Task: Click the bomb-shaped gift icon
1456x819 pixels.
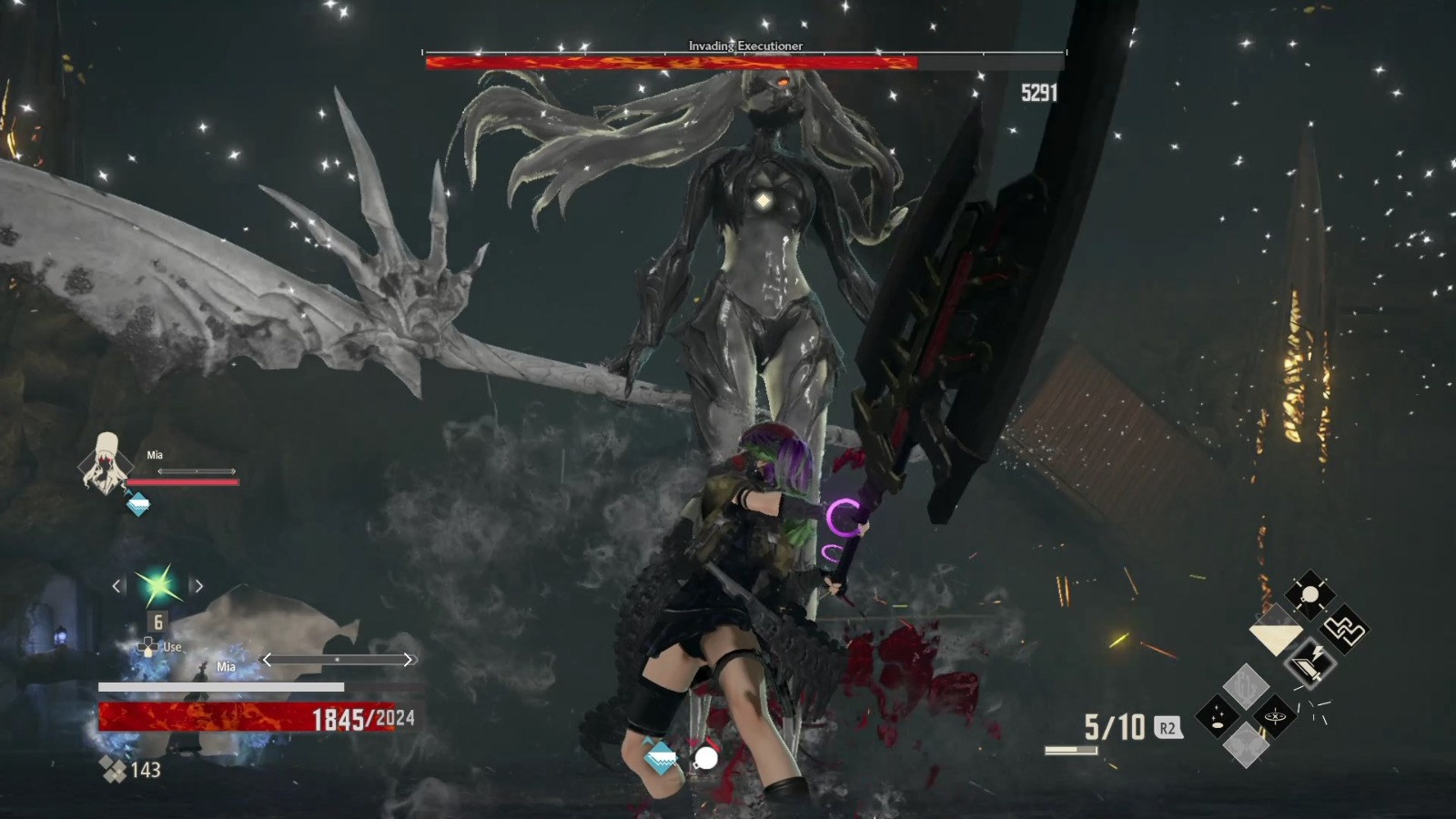Action: [1309, 593]
